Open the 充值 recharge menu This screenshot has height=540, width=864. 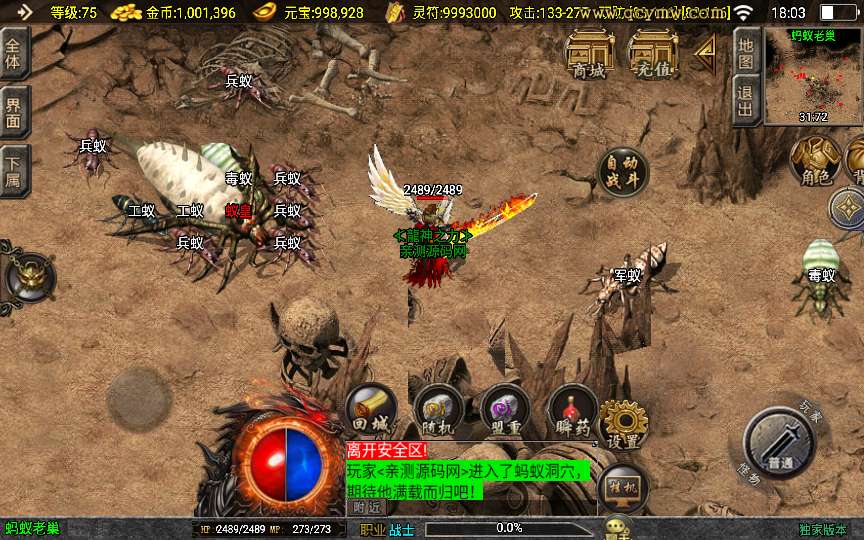tap(652, 54)
